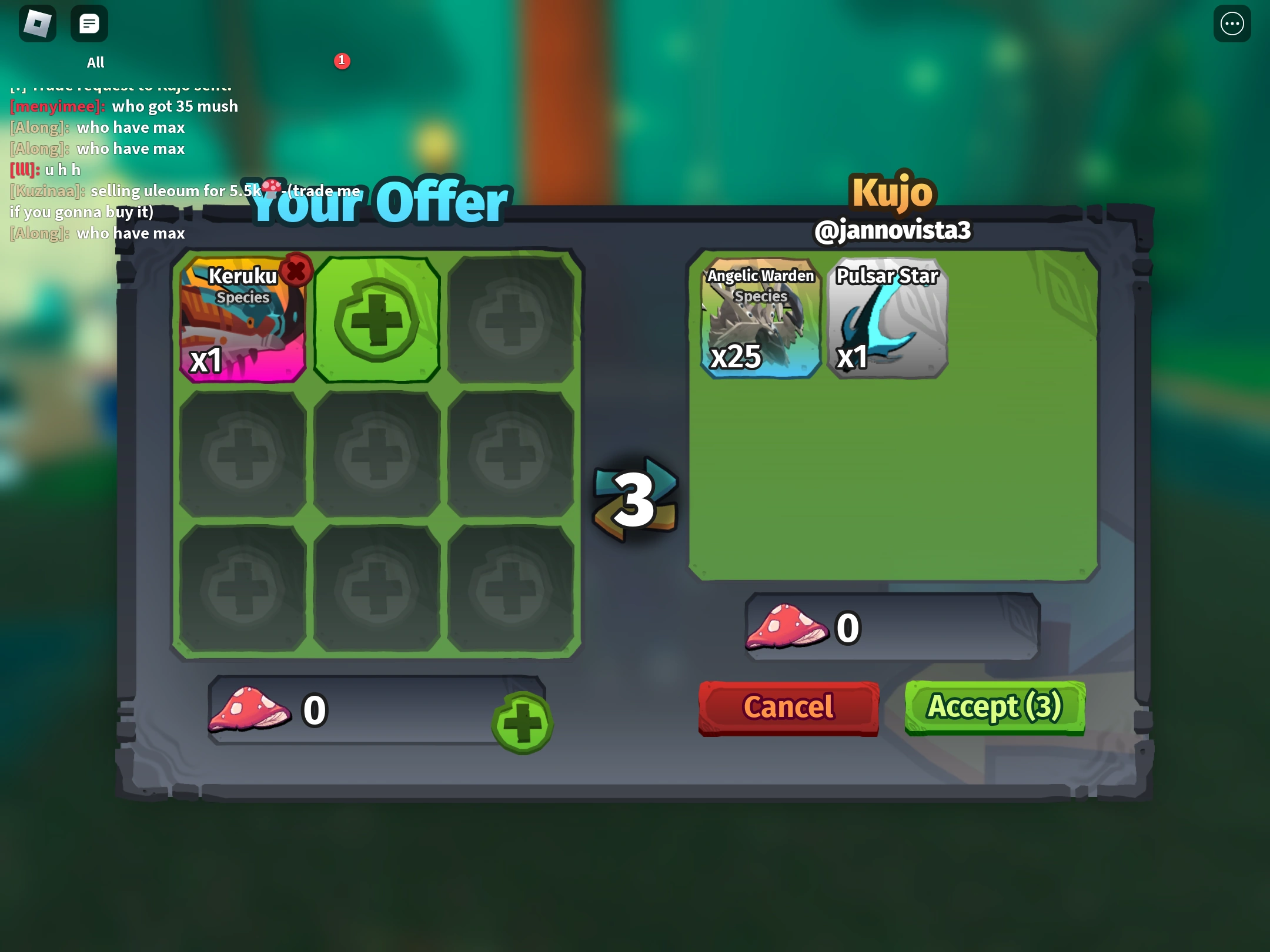The width and height of the screenshot is (1270, 952).
Task: Click the All chat channel label
Action: point(95,62)
